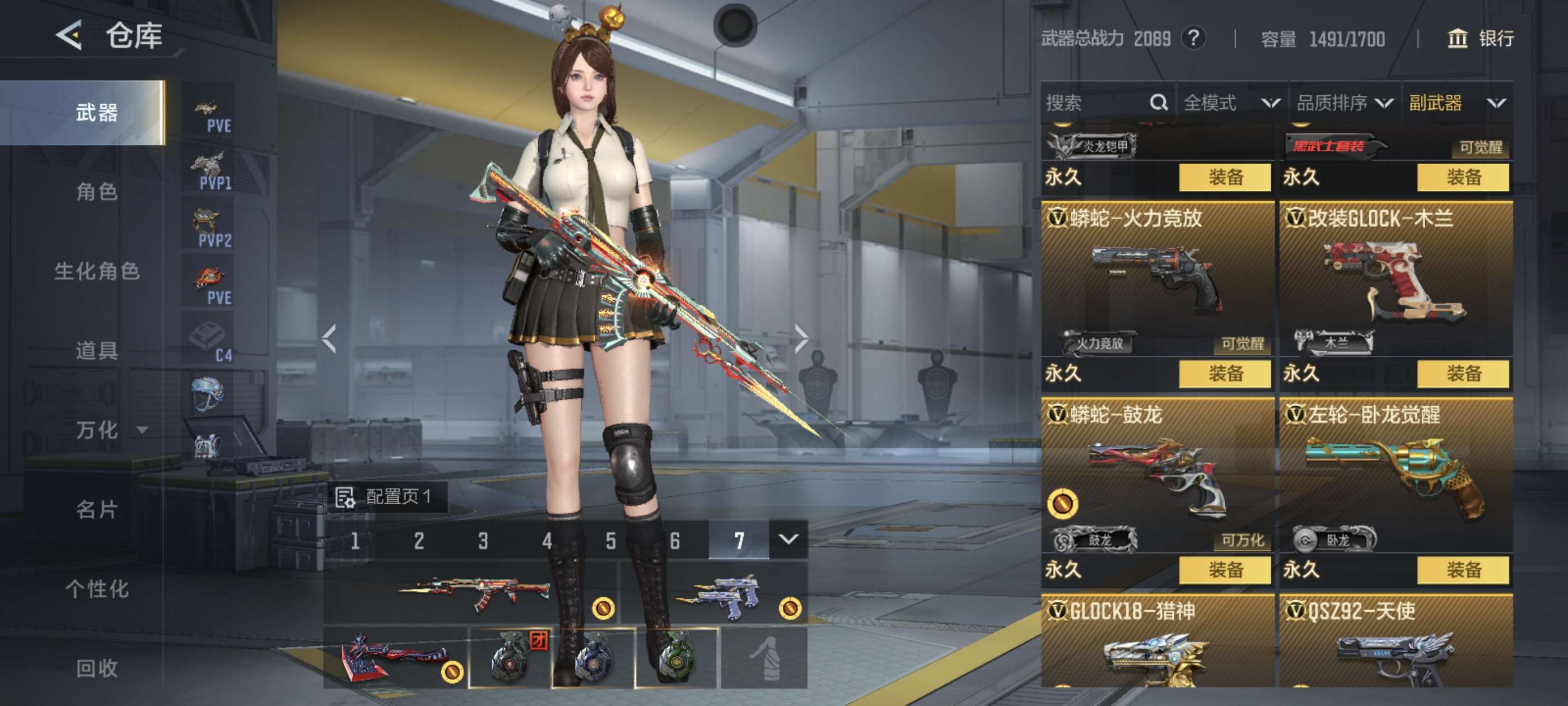This screenshot has height=706, width=1568.
Task: Equip the 左轮-卧龙觉醒 revolver
Action: click(x=1463, y=570)
